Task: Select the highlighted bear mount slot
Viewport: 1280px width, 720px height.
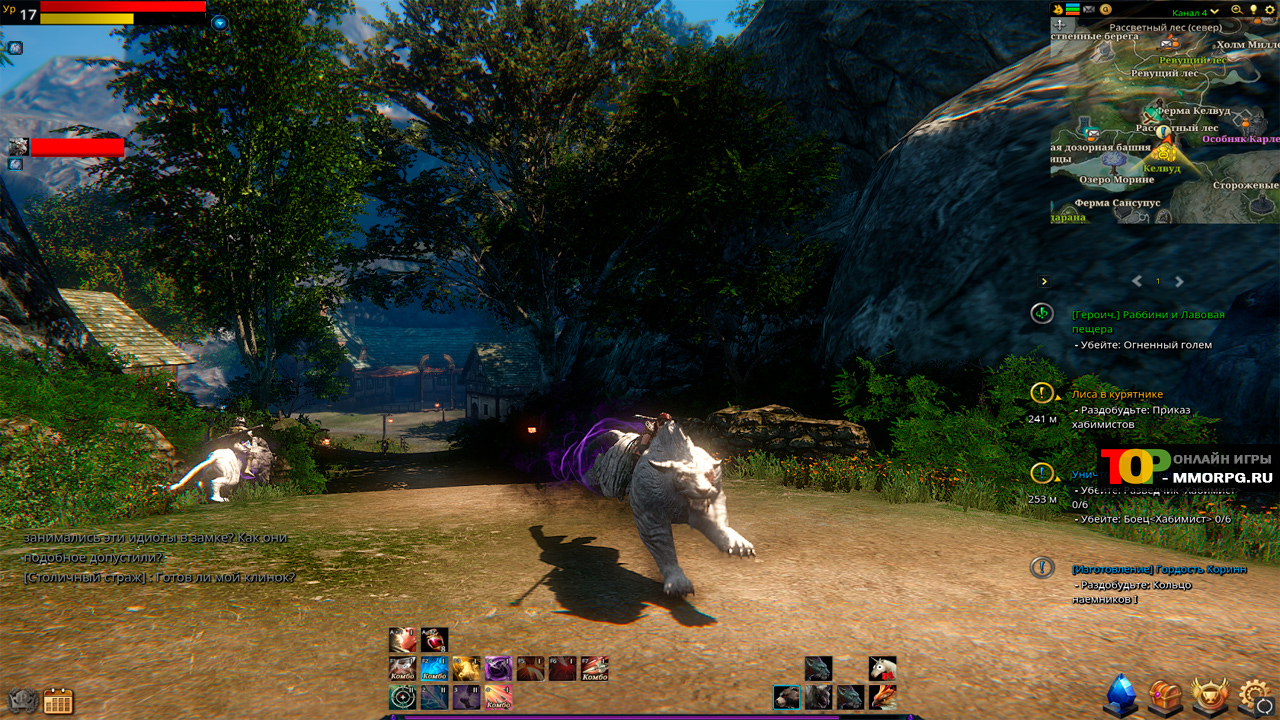Action: (786, 697)
